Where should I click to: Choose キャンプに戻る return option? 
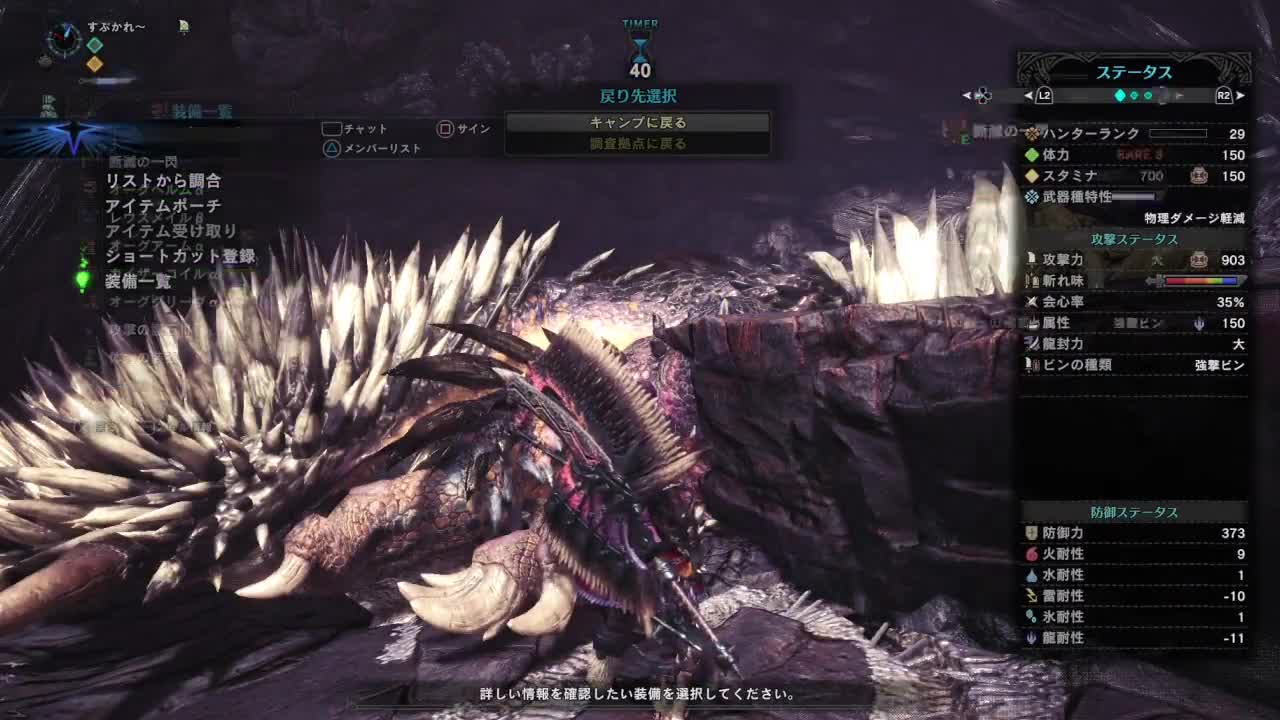[637, 122]
